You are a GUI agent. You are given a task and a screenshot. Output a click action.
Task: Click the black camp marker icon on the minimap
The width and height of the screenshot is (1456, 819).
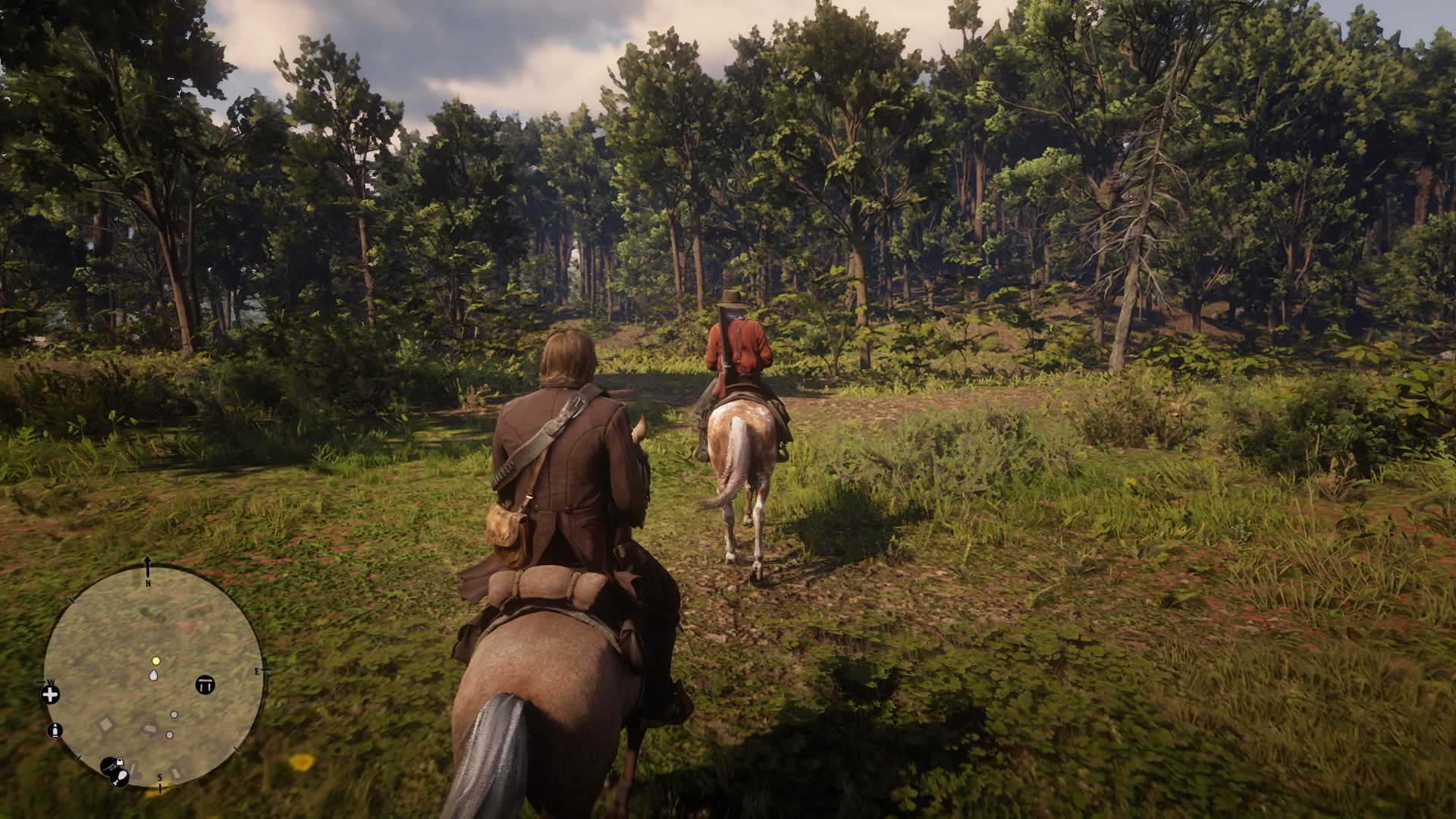click(x=206, y=685)
